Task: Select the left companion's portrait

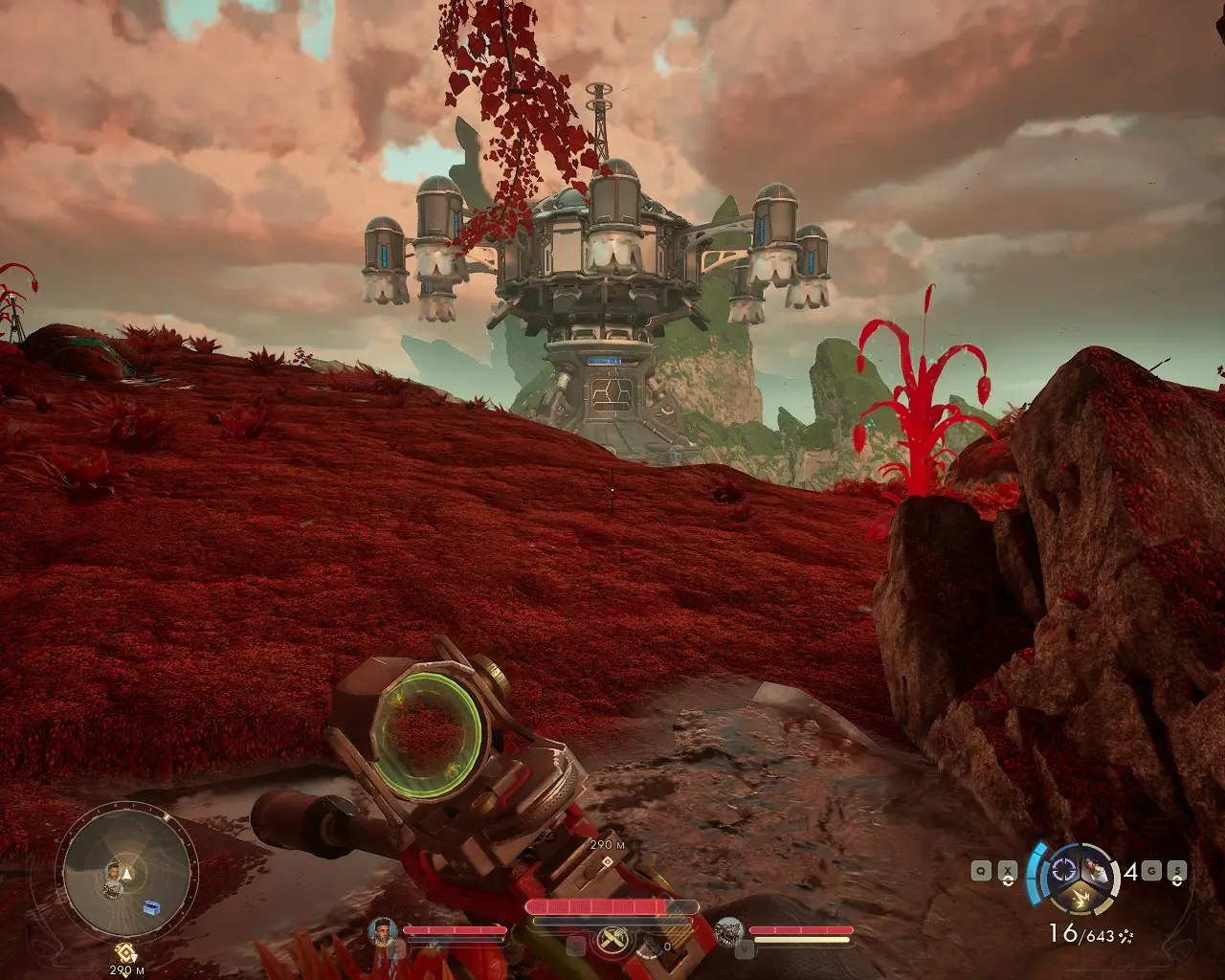Action: 384,929
